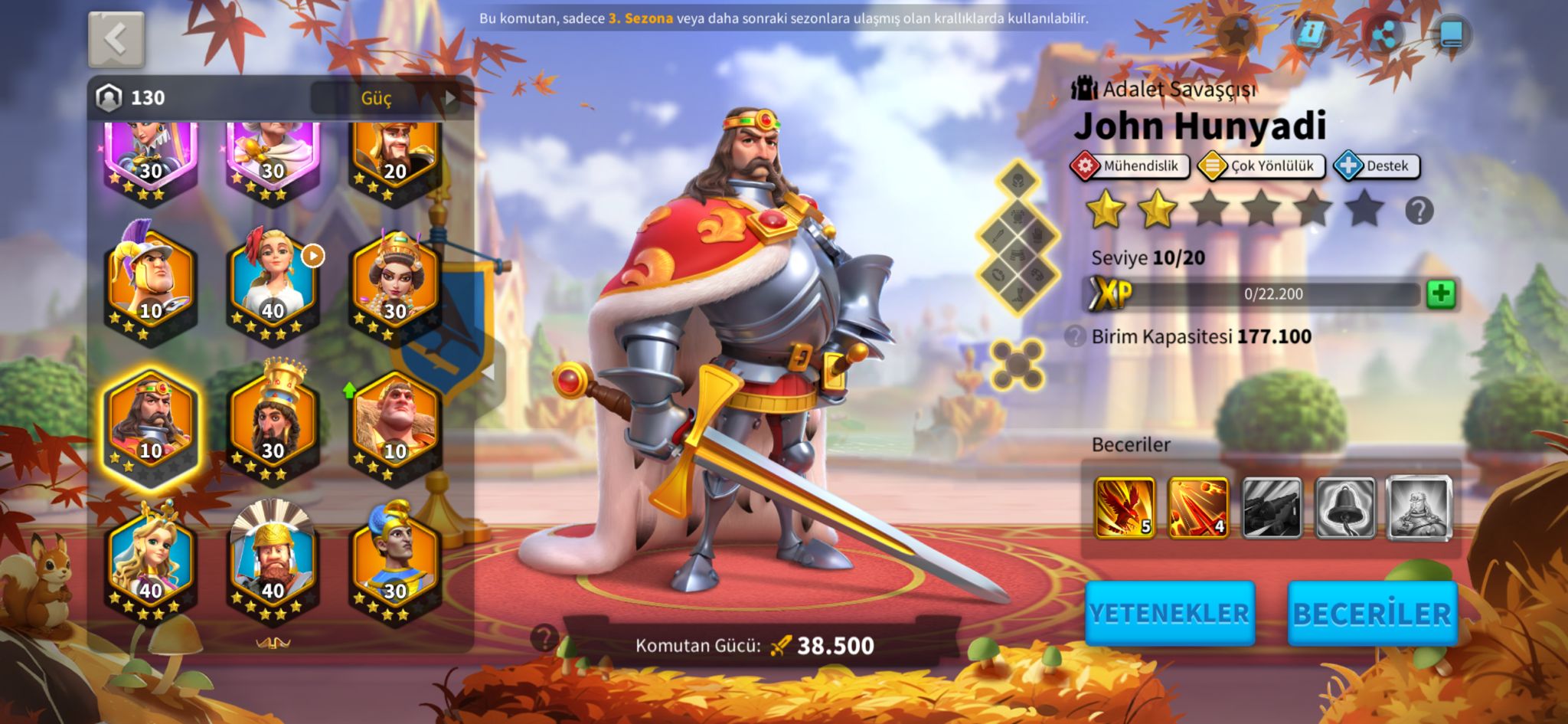Show the Birim Kapasitesi help tooltip

point(1075,336)
